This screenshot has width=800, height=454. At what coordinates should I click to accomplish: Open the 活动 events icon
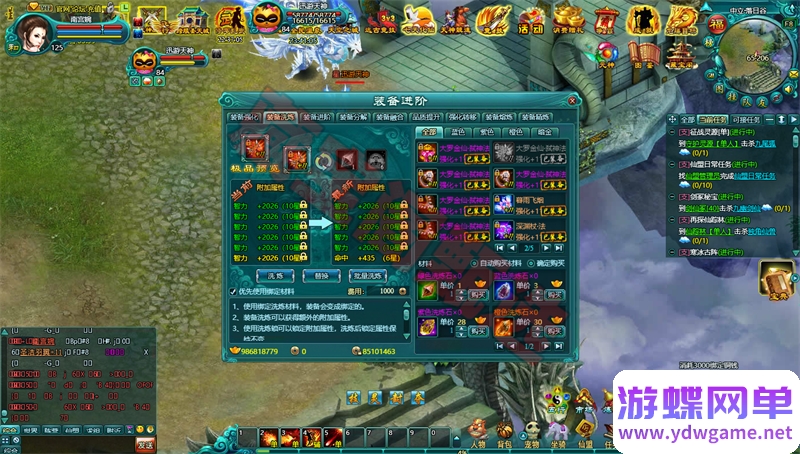(530, 18)
